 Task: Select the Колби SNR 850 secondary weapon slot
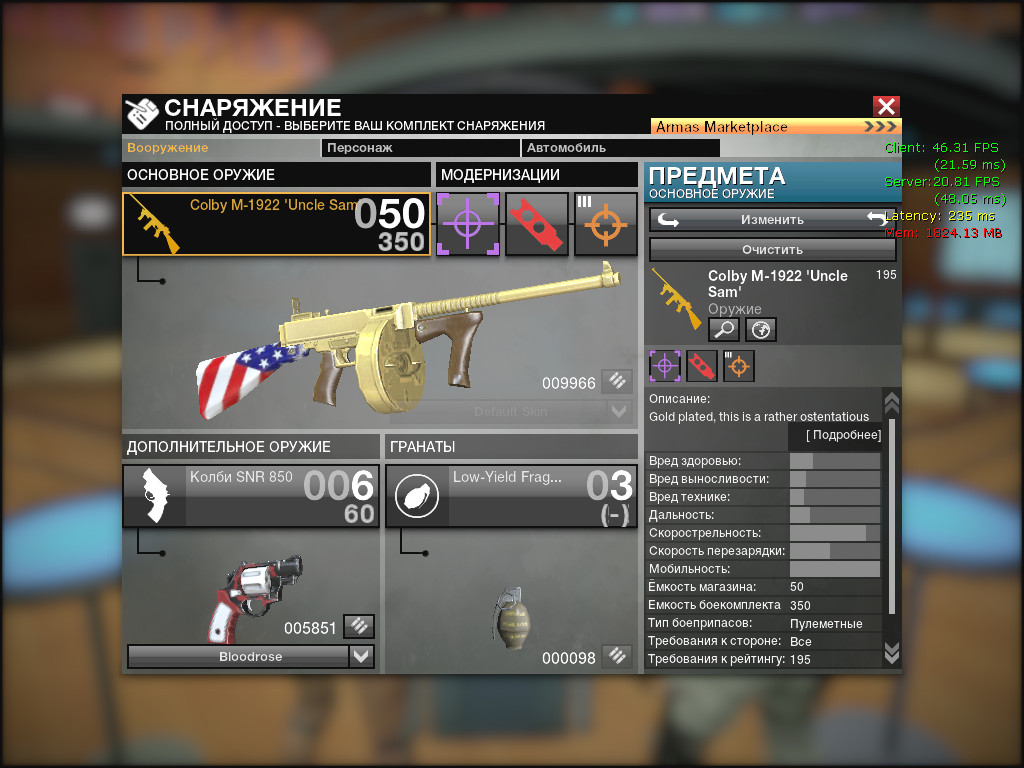pyautogui.click(x=251, y=496)
